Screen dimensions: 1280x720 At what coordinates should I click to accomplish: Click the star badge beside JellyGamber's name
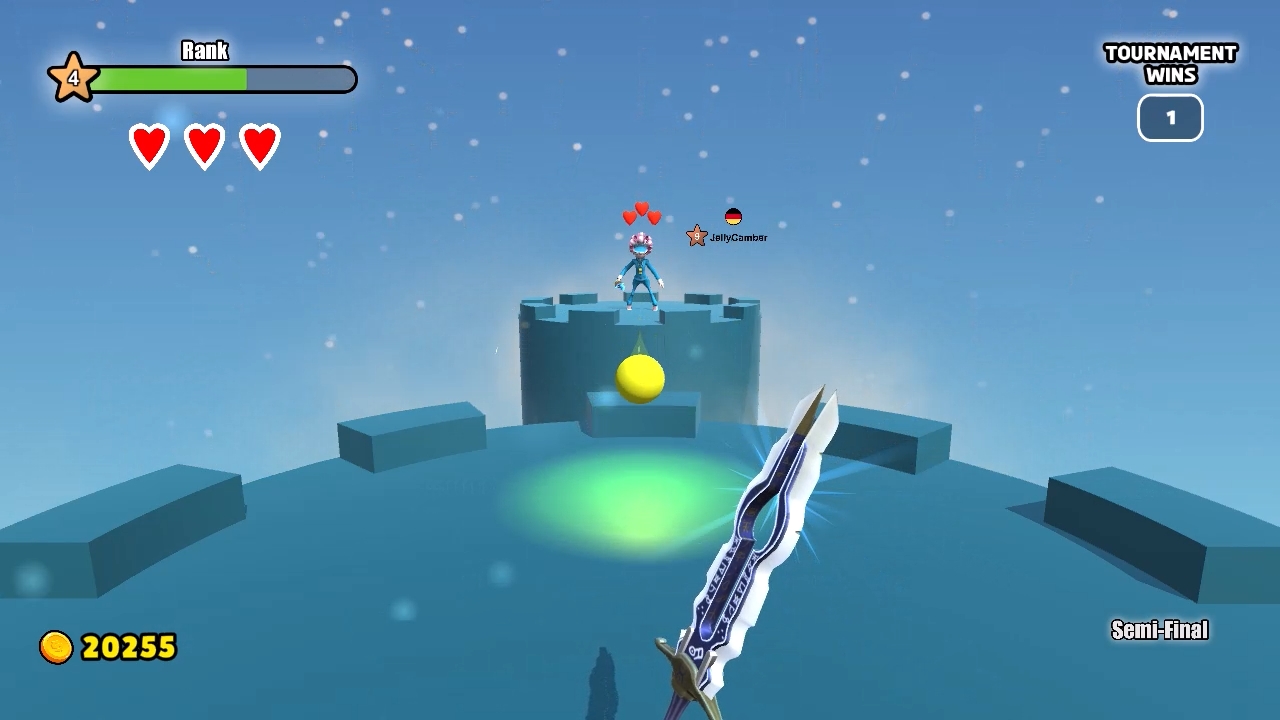tap(696, 235)
